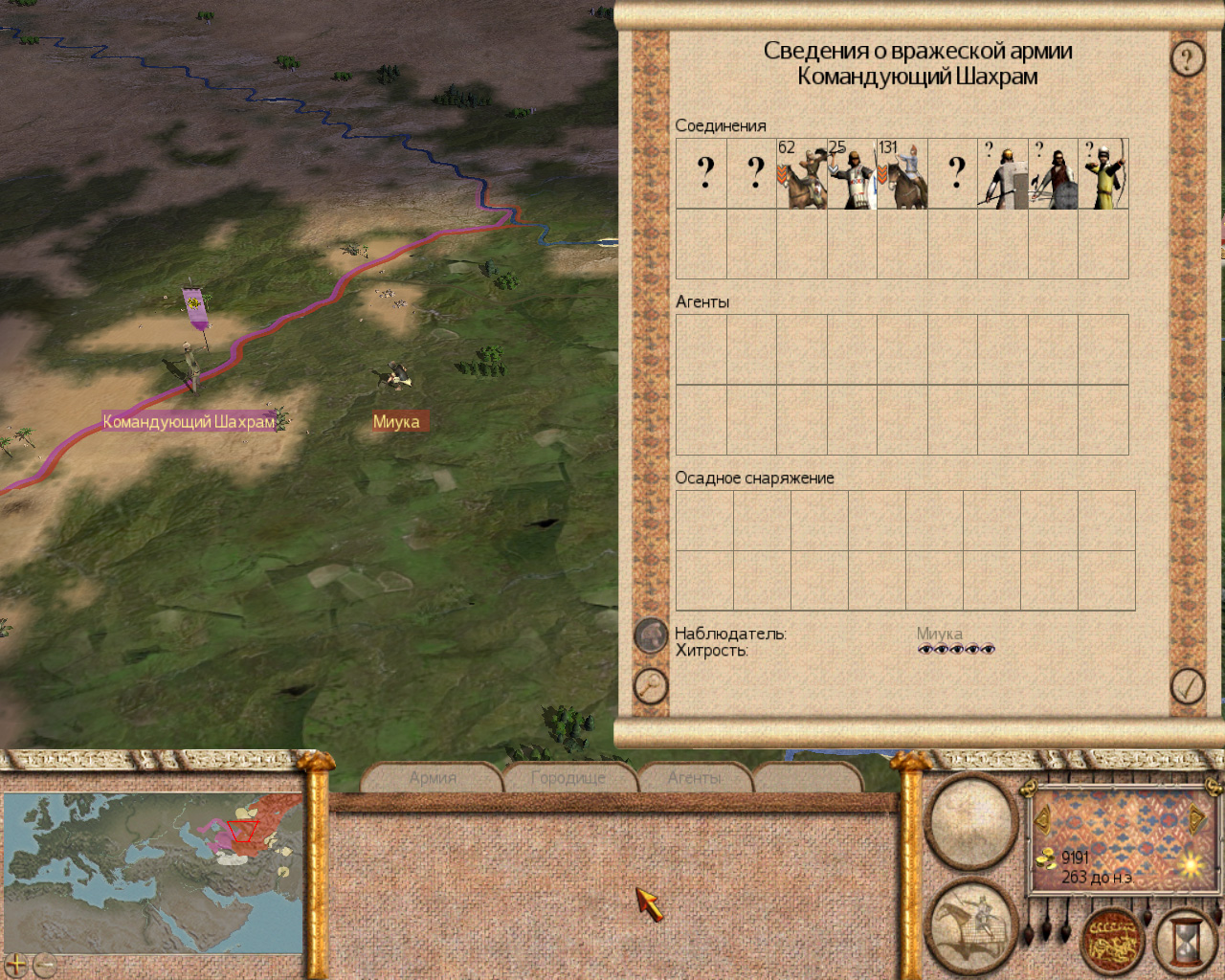Click the magnifying glass locate button
The image size is (1225, 980).
tap(651, 685)
